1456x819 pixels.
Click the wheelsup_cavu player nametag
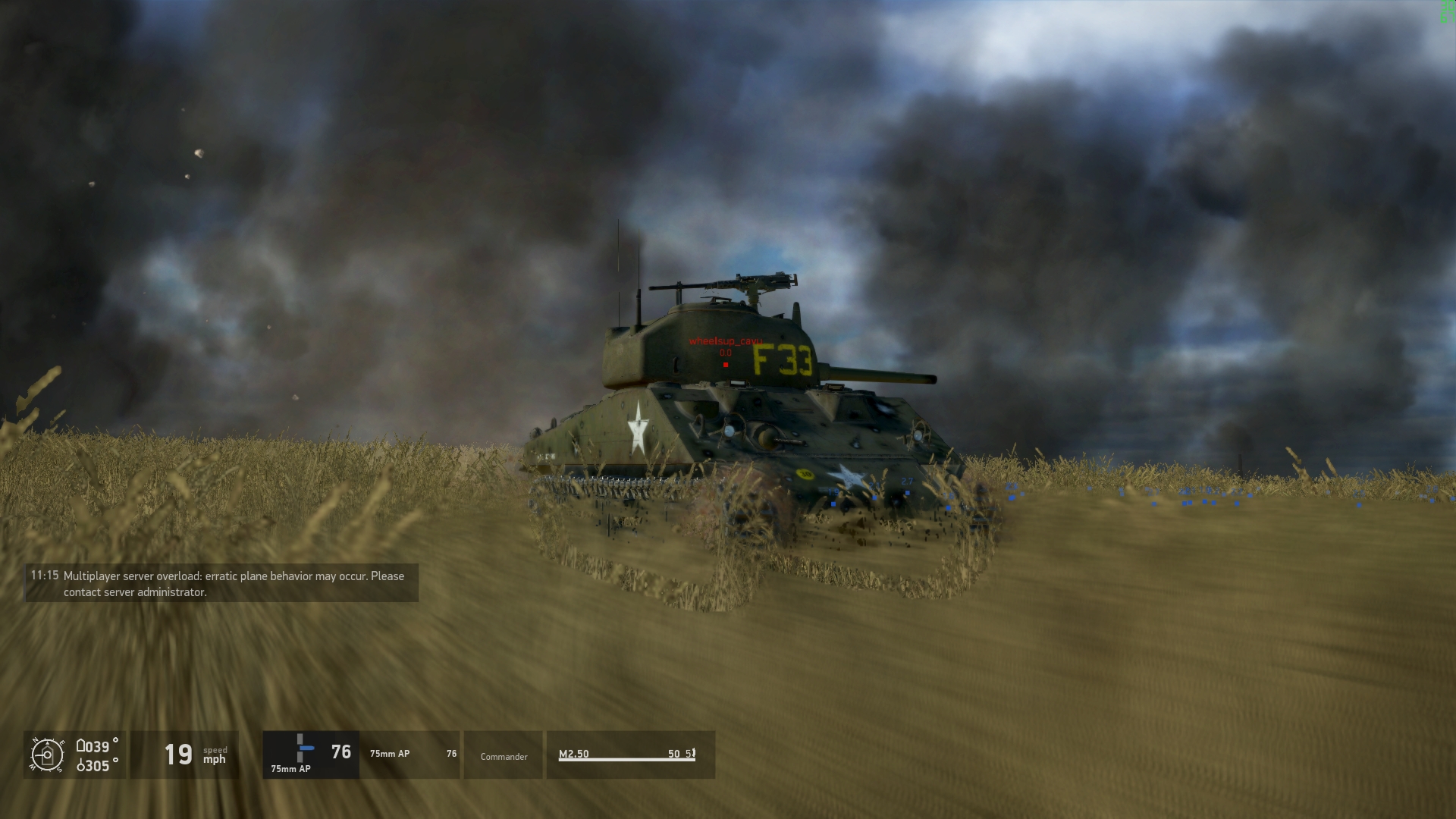click(726, 341)
